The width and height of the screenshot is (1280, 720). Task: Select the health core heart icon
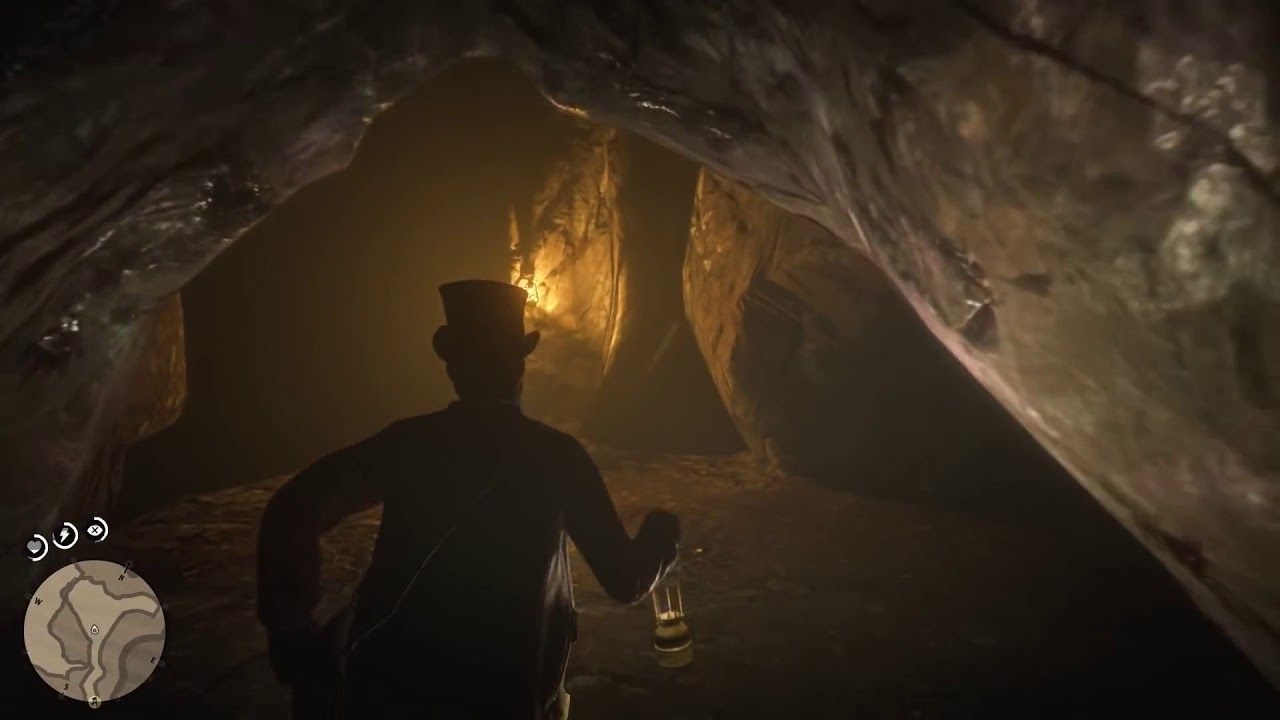[x=36, y=545]
